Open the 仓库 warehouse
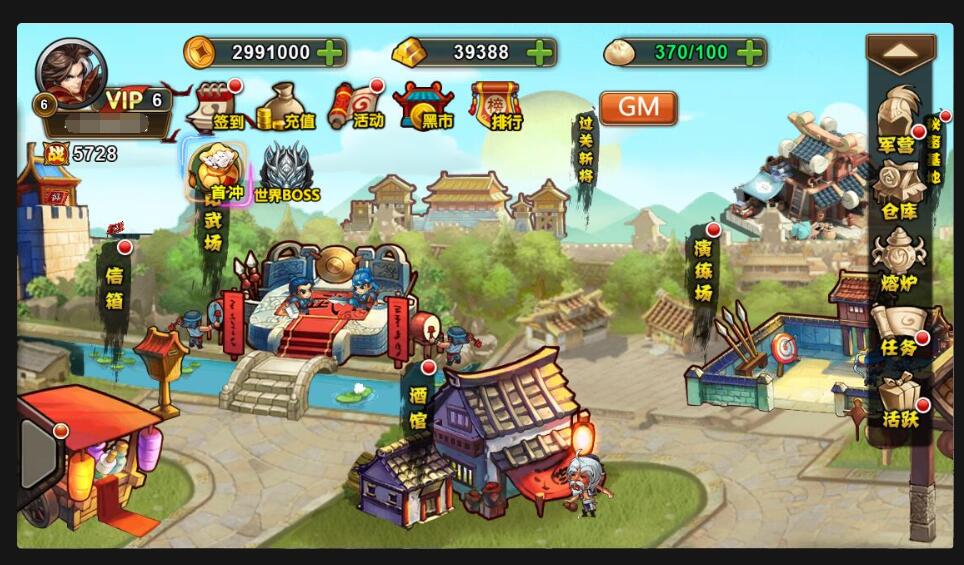Image resolution: width=964 pixels, height=565 pixels. click(899, 188)
